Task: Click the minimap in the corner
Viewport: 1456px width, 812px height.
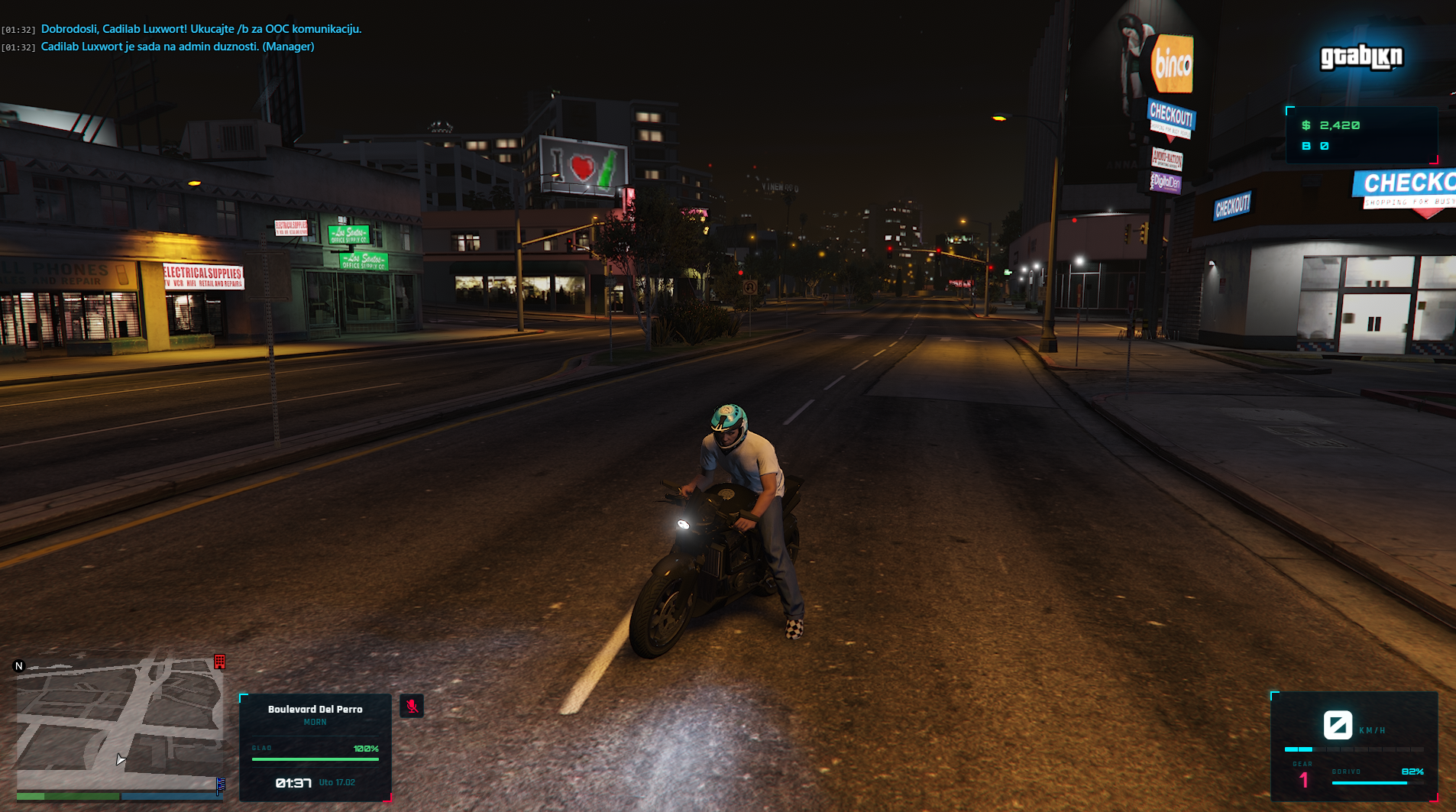Action: click(x=119, y=722)
